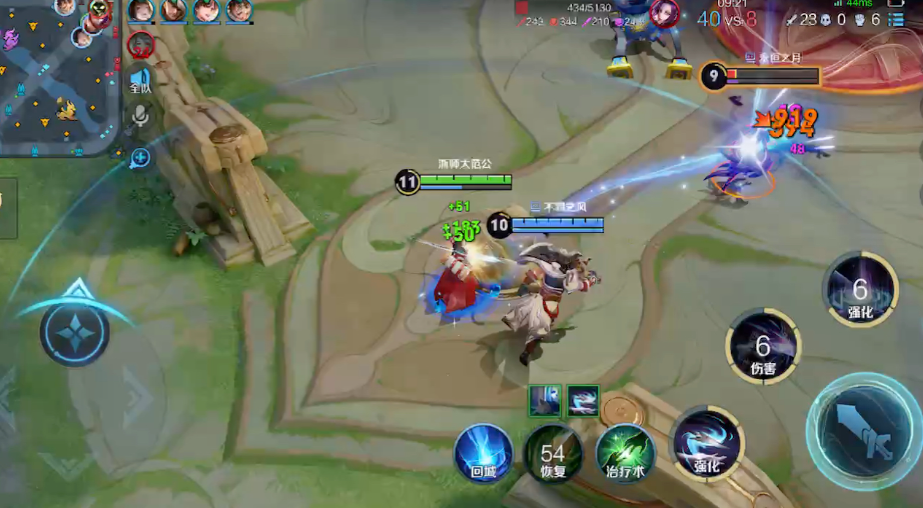Viewport: 923px width, 508px height.
Task: Use the 伤害 skill on cooldown
Action: (x=763, y=349)
